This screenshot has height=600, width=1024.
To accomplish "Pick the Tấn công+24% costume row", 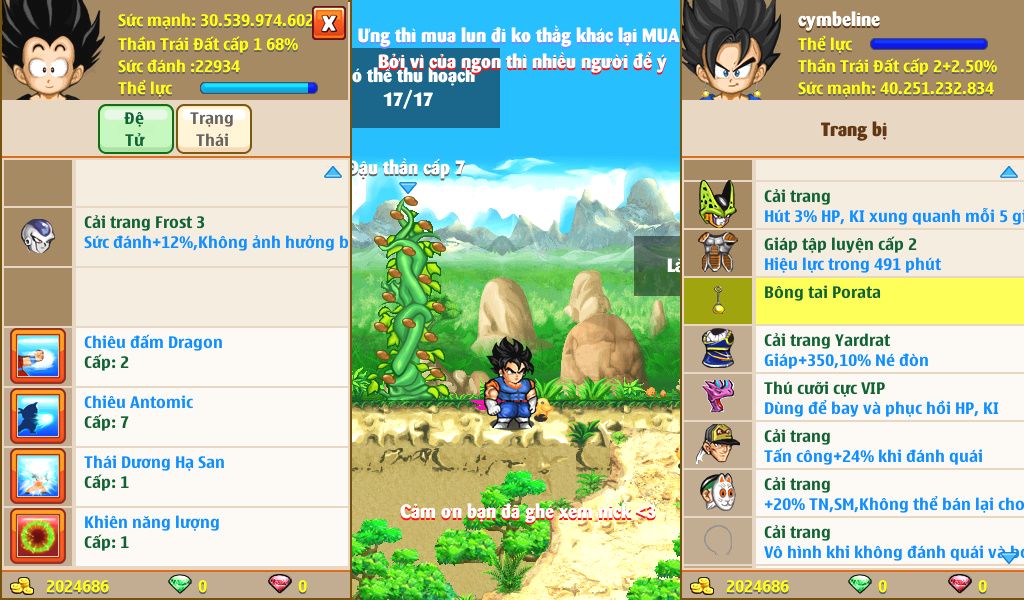I will [888, 446].
